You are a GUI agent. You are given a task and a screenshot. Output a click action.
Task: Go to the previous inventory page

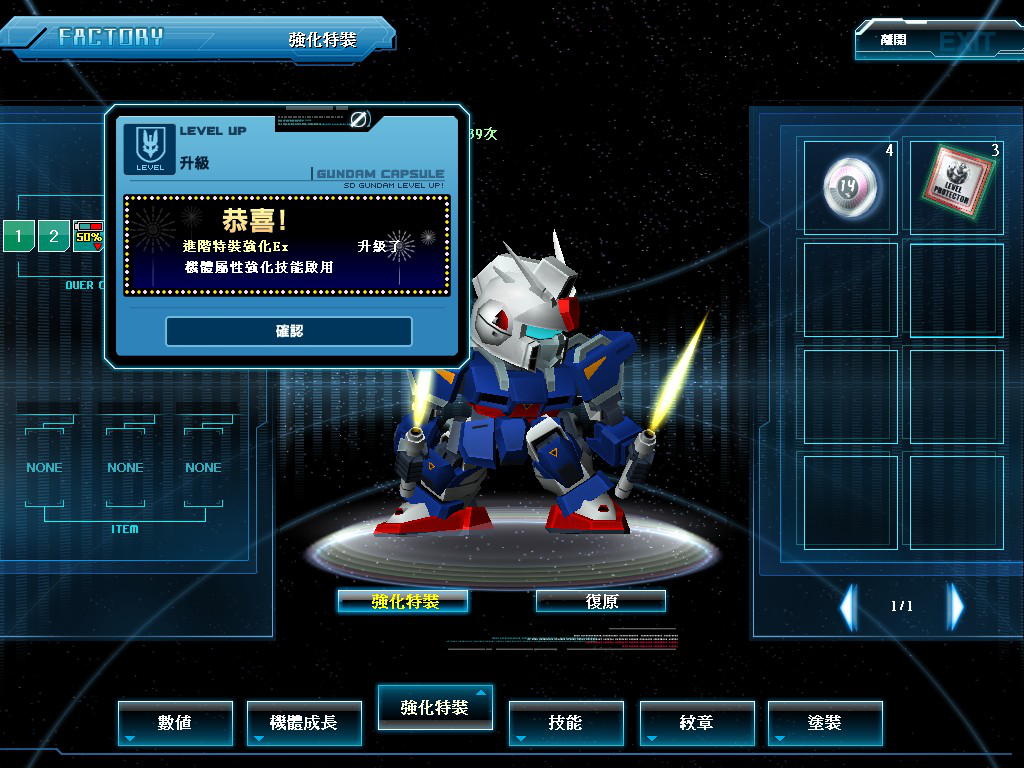click(x=848, y=606)
